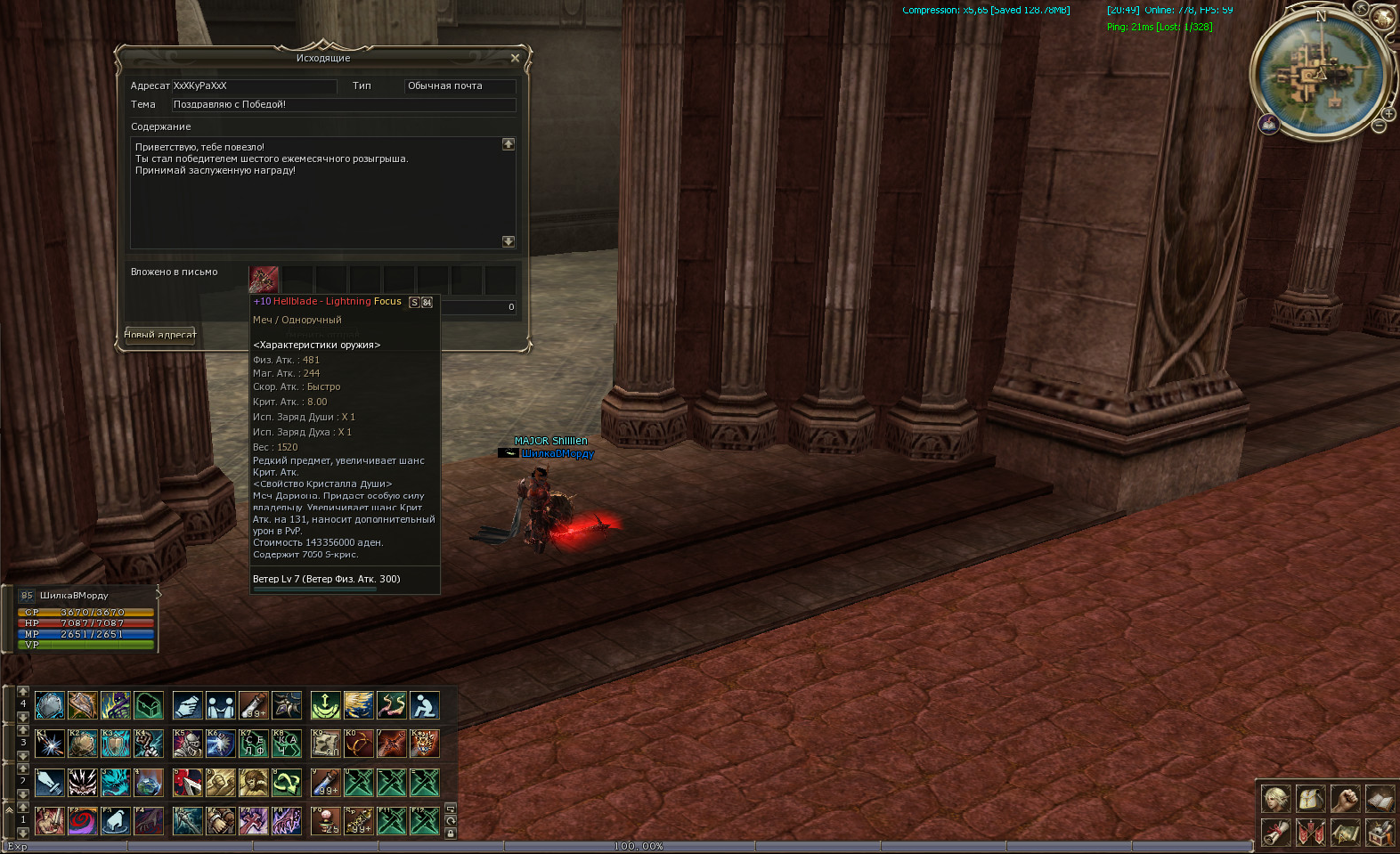Open the inventory bag icon

pos(1310,799)
